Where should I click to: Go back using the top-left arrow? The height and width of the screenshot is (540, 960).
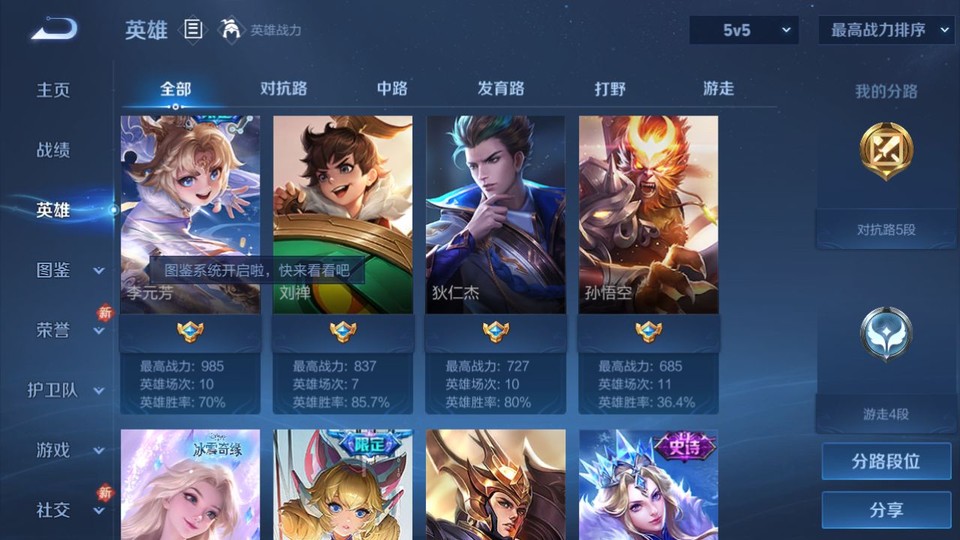click(x=54, y=29)
